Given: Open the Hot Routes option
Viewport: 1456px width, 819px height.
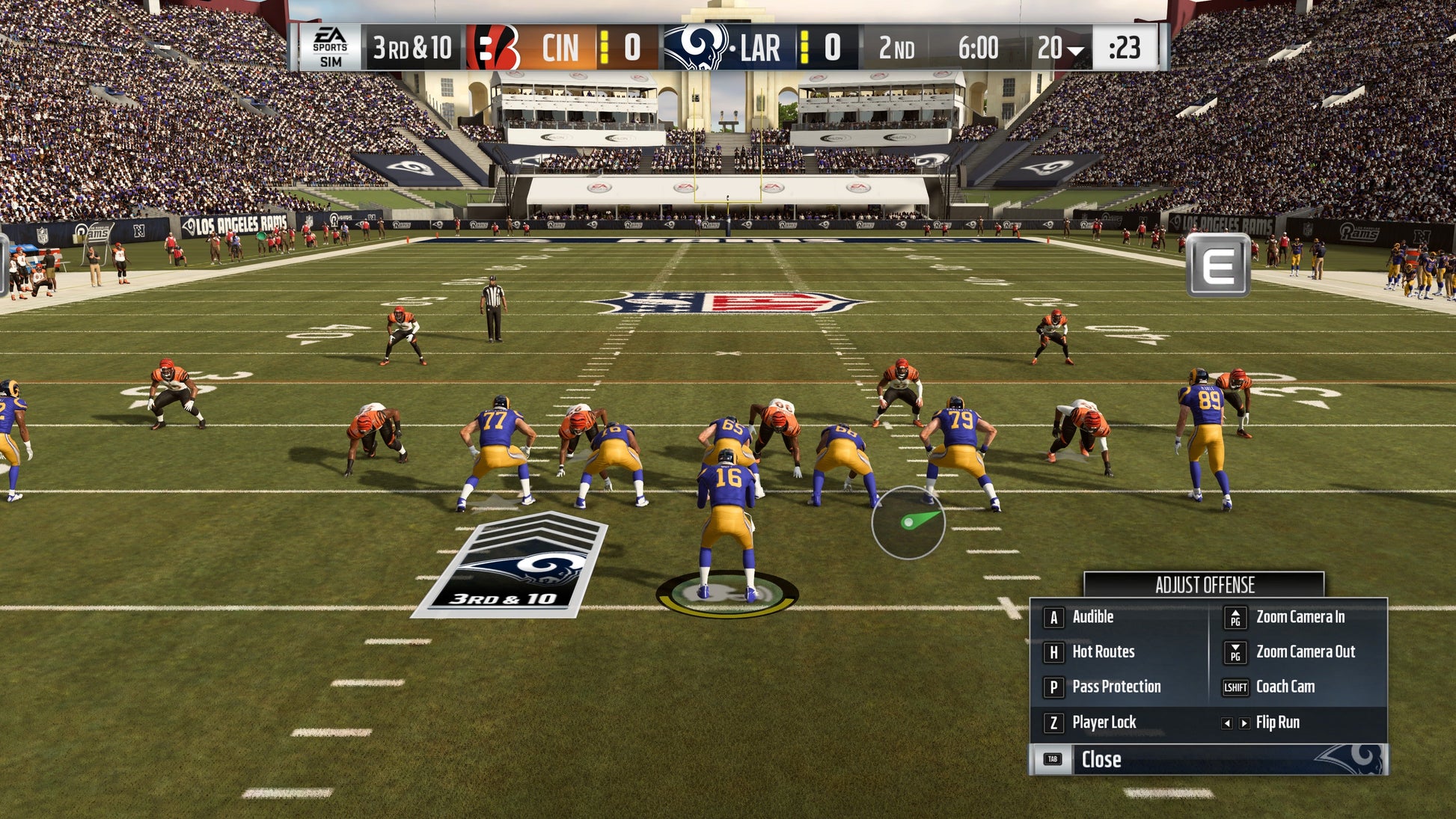Looking at the screenshot, I should point(1103,651).
